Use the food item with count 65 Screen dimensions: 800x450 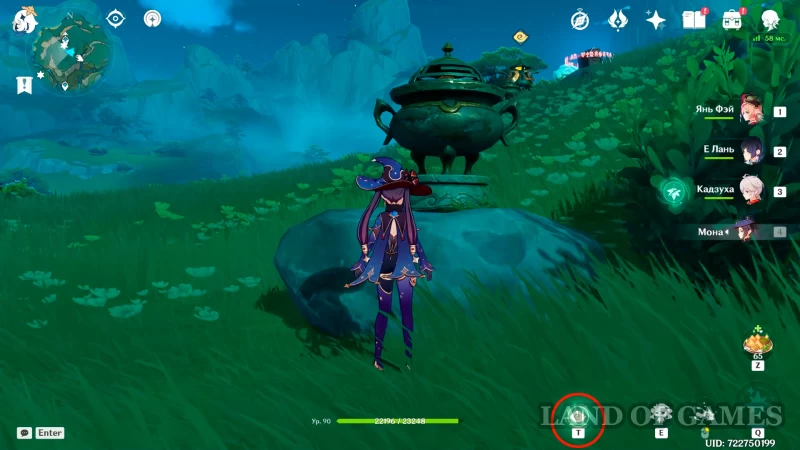click(x=757, y=345)
